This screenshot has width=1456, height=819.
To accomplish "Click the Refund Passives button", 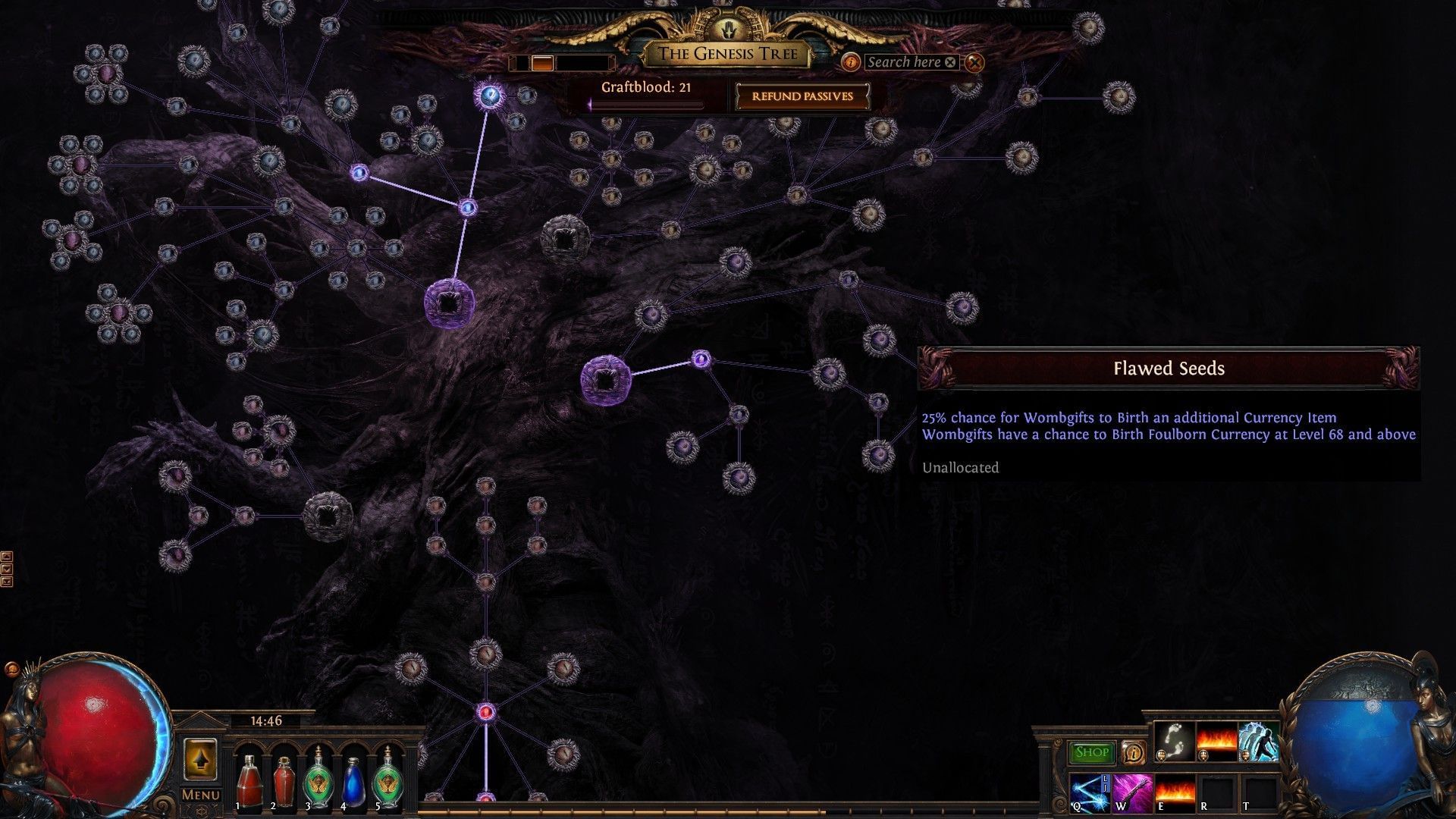I will coord(802,96).
